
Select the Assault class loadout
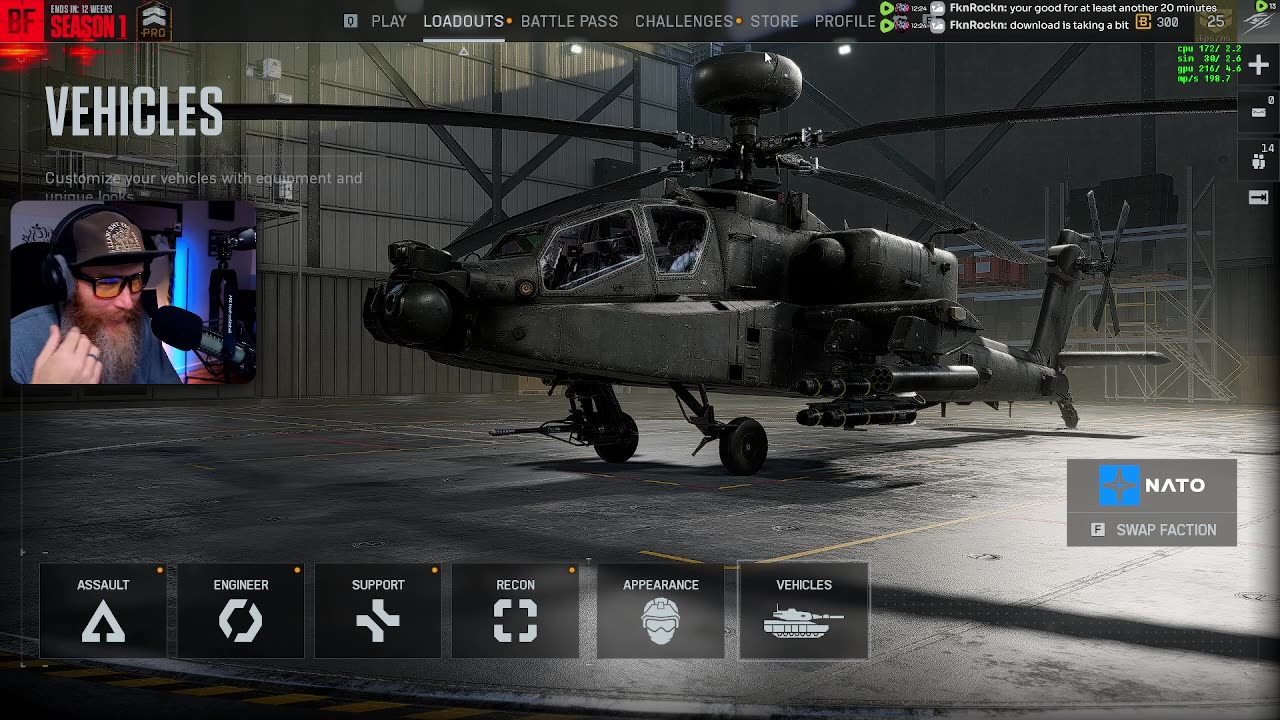pyautogui.click(x=103, y=611)
